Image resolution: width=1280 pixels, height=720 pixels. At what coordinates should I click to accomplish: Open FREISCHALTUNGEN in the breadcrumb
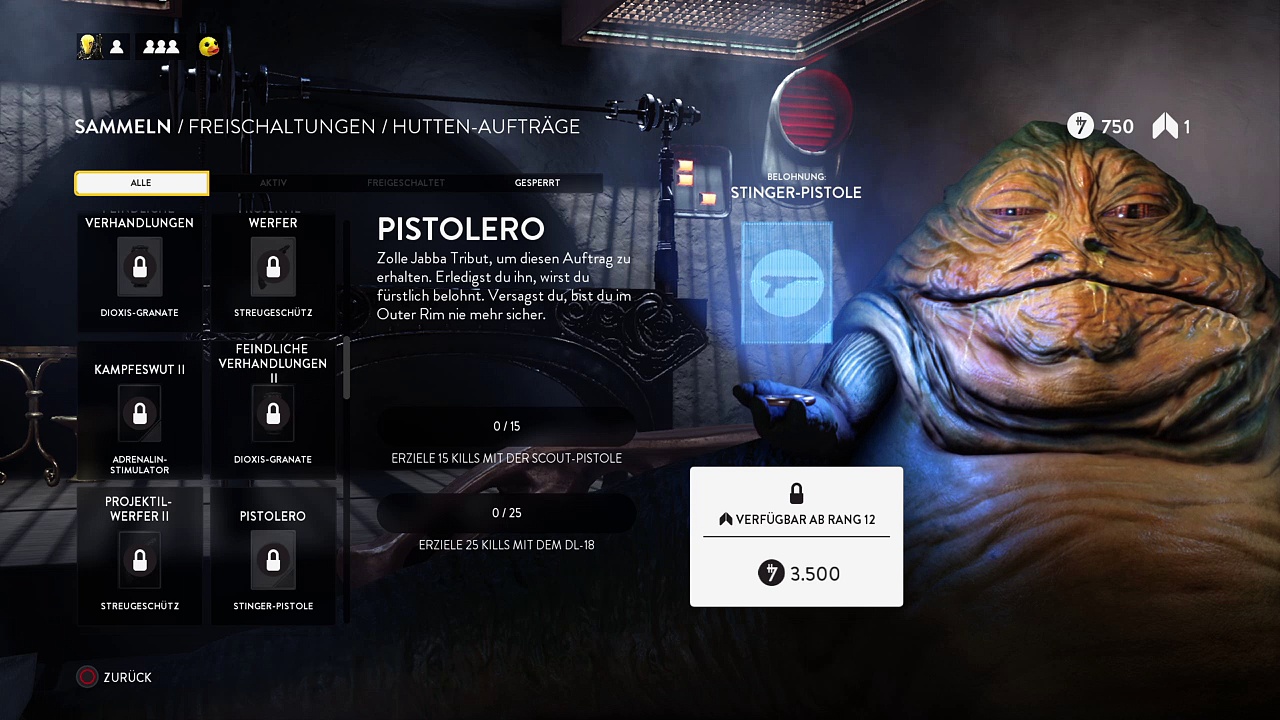[281, 127]
